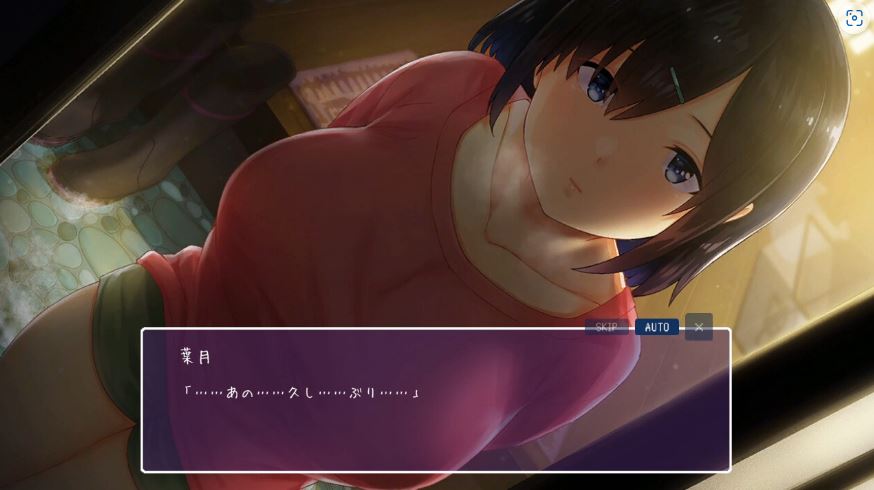Image resolution: width=874 pixels, height=490 pixels.
Task: Toggle the SKIP button
Action: (x=606, y=327)
